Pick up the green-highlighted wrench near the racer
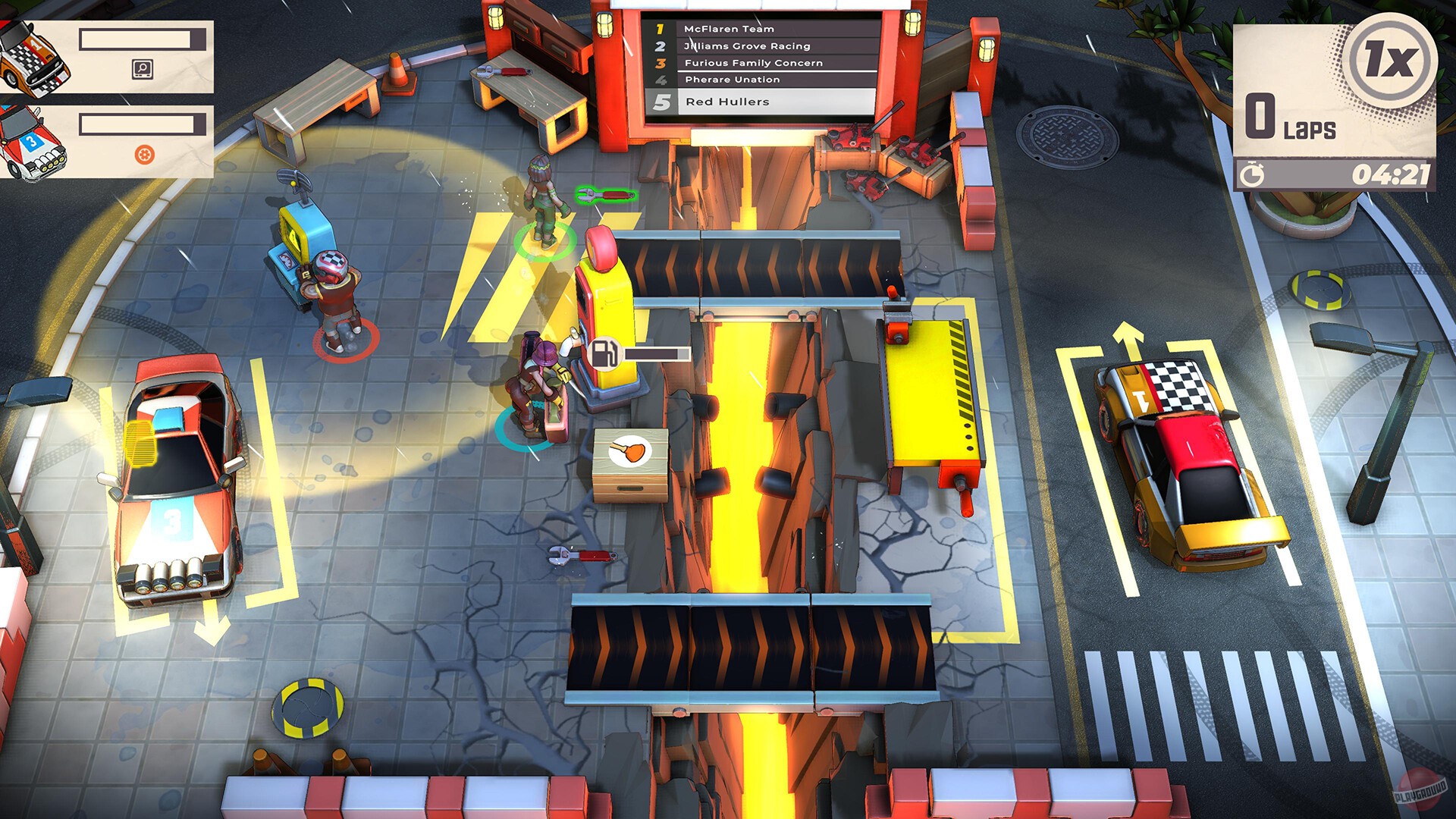 [x=604, y=193]
